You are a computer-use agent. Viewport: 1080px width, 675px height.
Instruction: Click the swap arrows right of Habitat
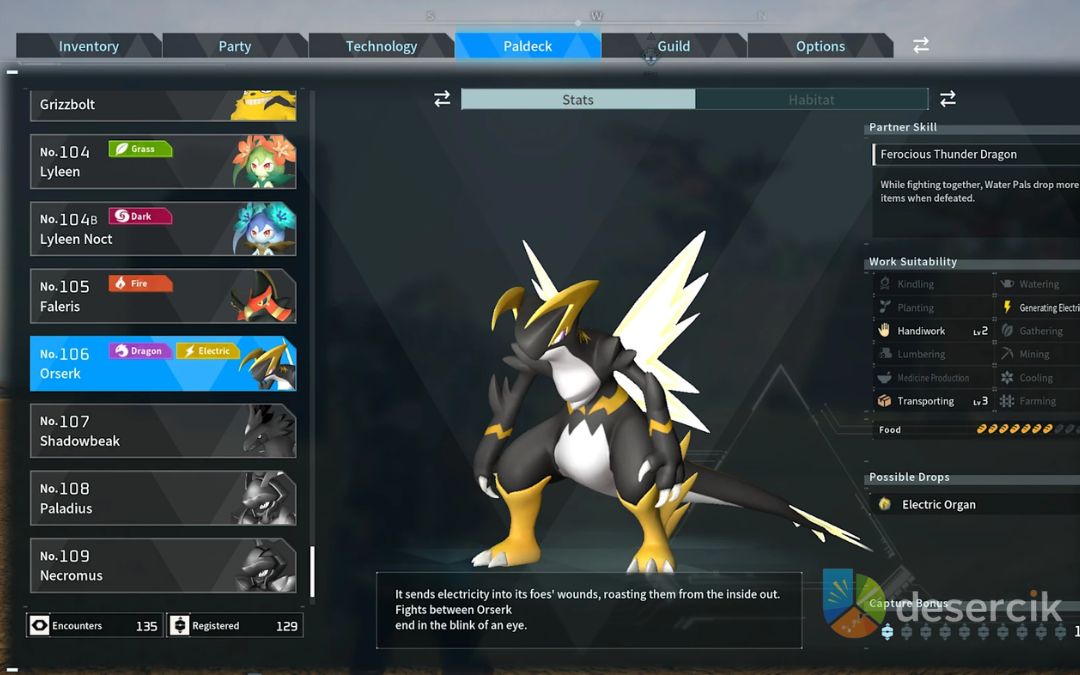tap(948, 99)
